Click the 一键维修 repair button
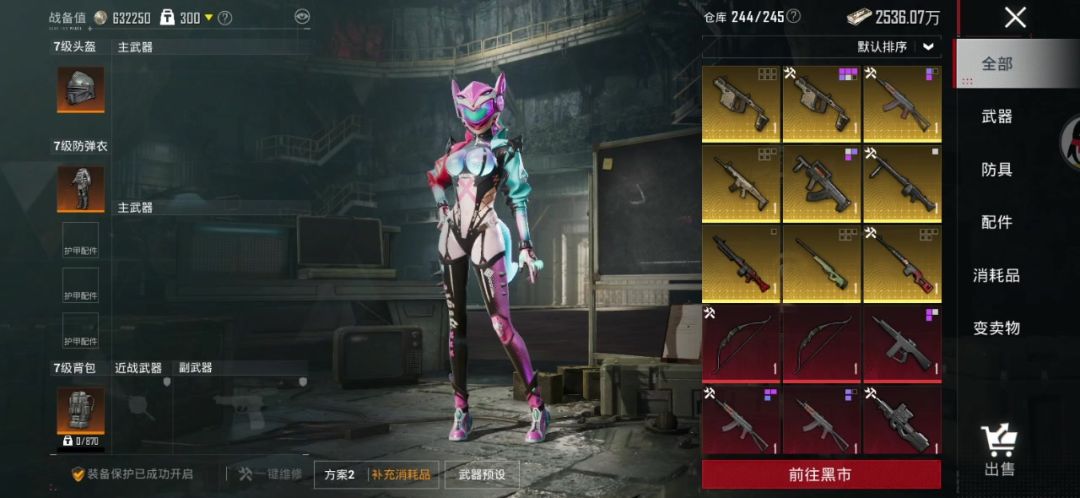 [x=270, y=474]
